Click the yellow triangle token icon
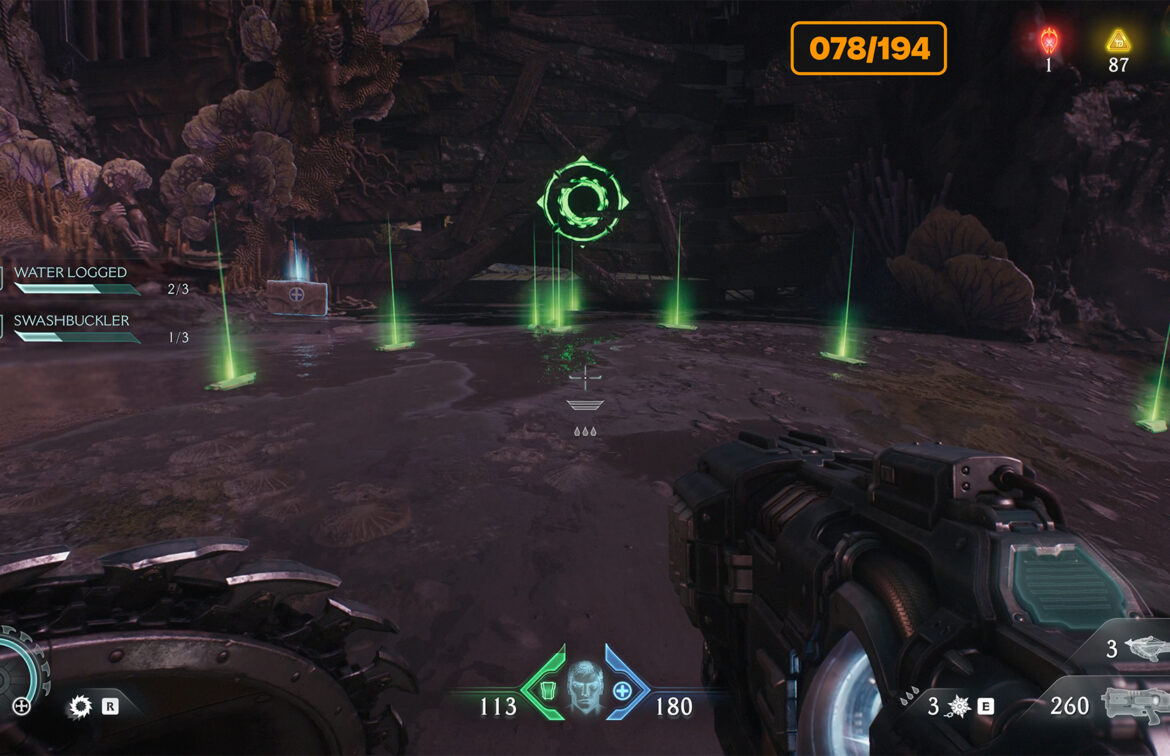1170x756 pixels. 1117,42
